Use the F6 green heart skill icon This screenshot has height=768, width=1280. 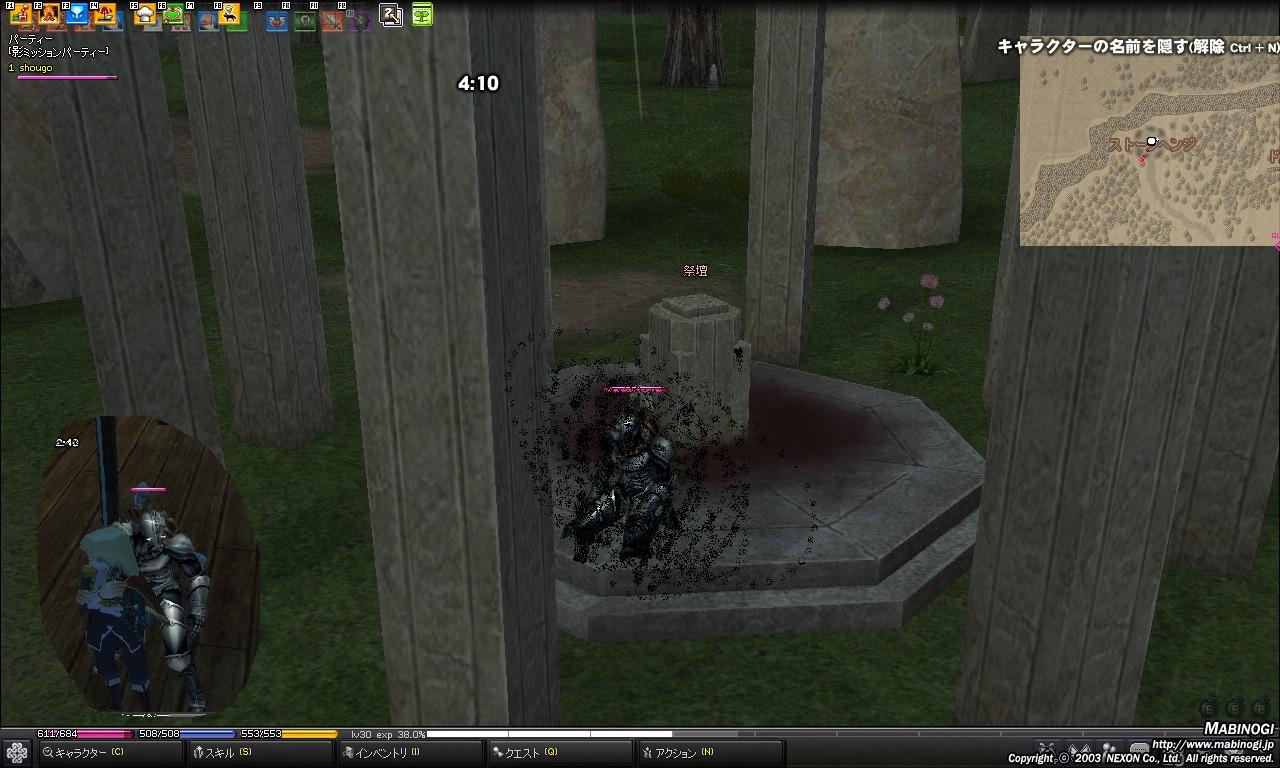[x=173, y=14]
